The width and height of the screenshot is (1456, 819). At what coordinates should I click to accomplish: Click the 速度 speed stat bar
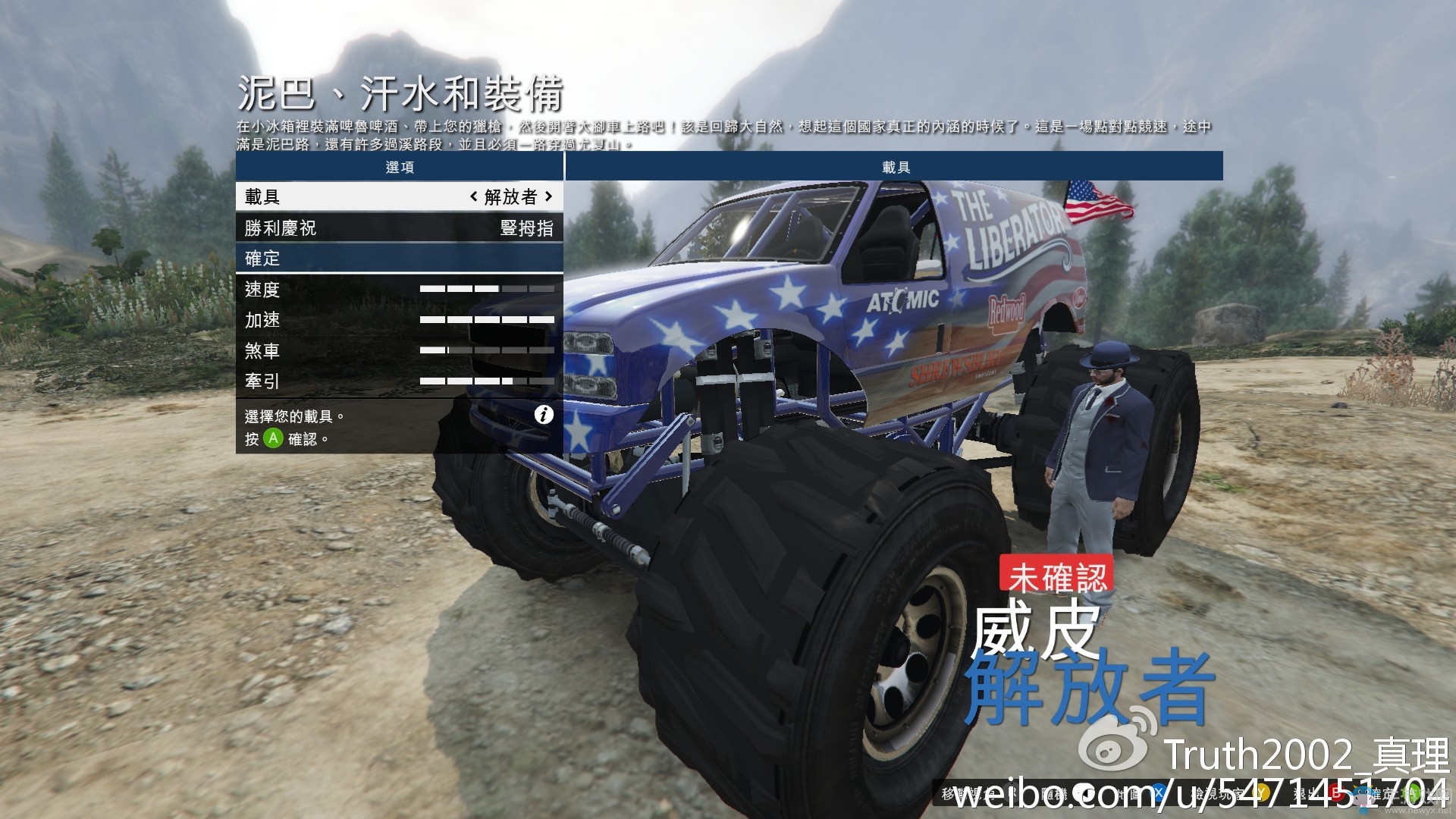[485, 289]
